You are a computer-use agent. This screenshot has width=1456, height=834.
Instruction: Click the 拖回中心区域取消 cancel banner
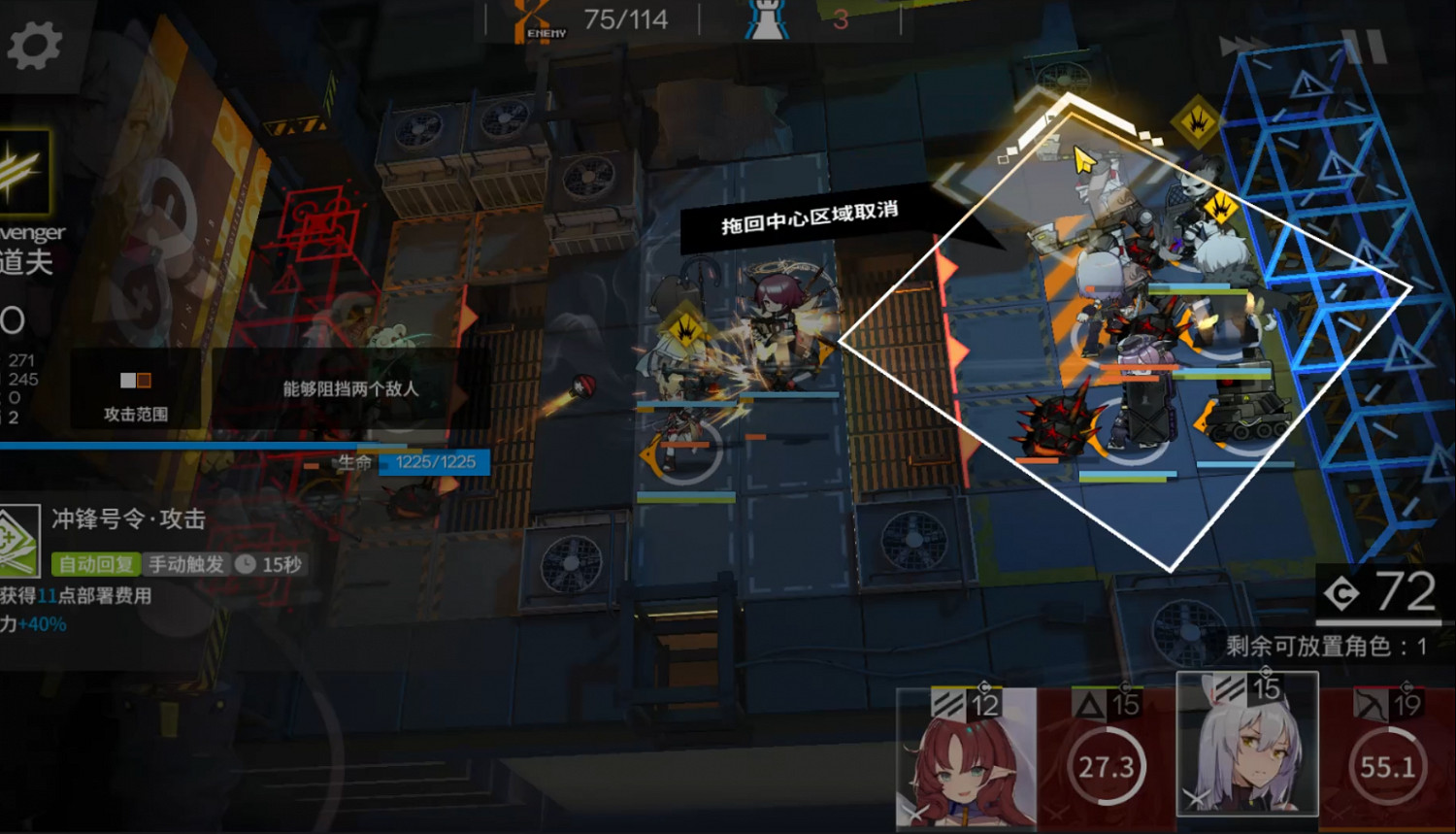811,218
